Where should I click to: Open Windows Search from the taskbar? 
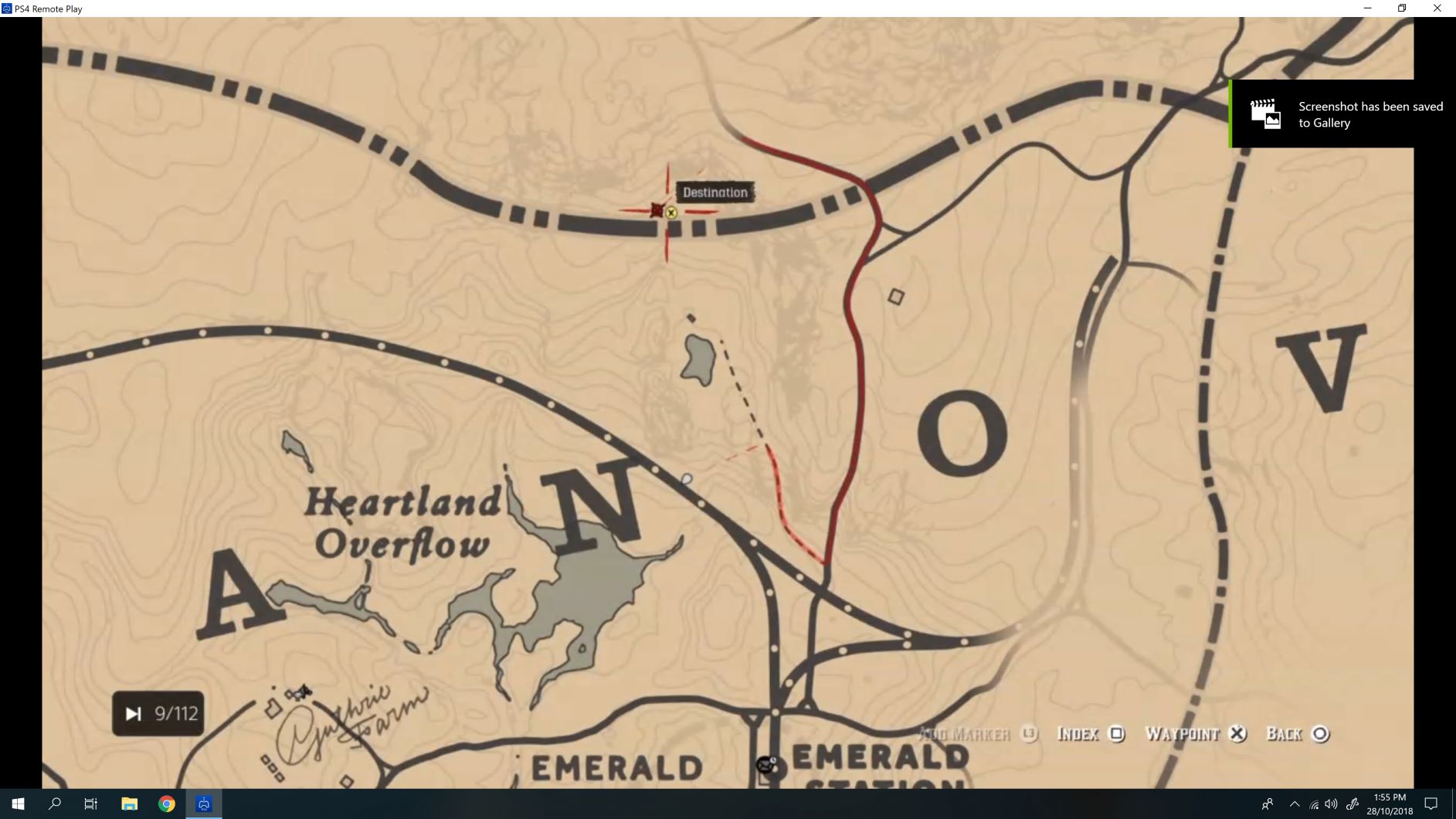click(53, 804)
